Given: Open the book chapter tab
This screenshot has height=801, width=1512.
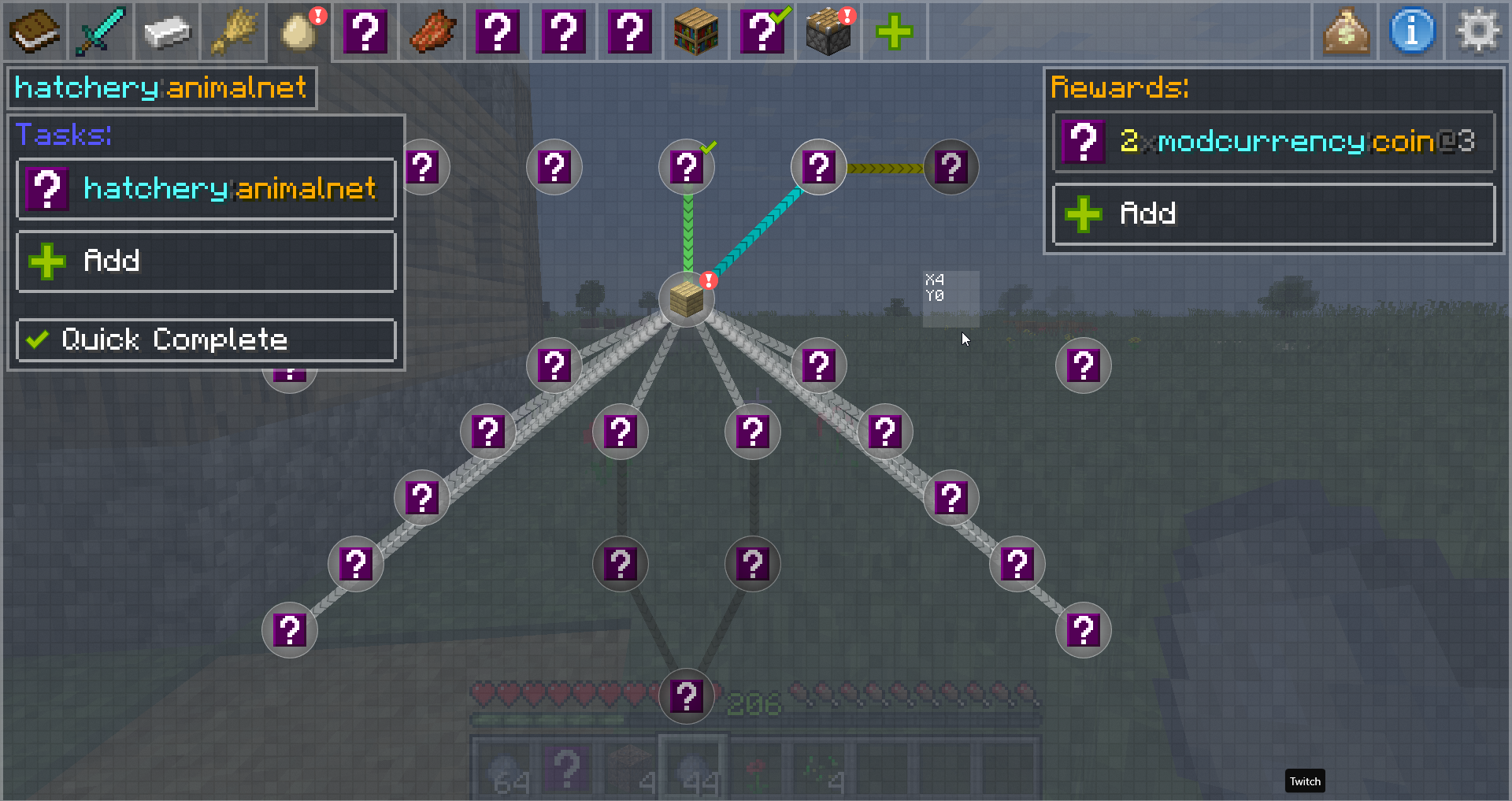Looking at the screenshot, I should pyautogui.click(x=35, y=32).
